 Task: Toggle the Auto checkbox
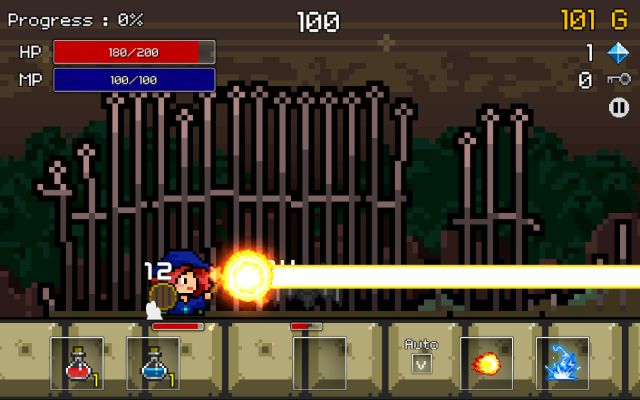pyautogui.click(x=421, y=363)
